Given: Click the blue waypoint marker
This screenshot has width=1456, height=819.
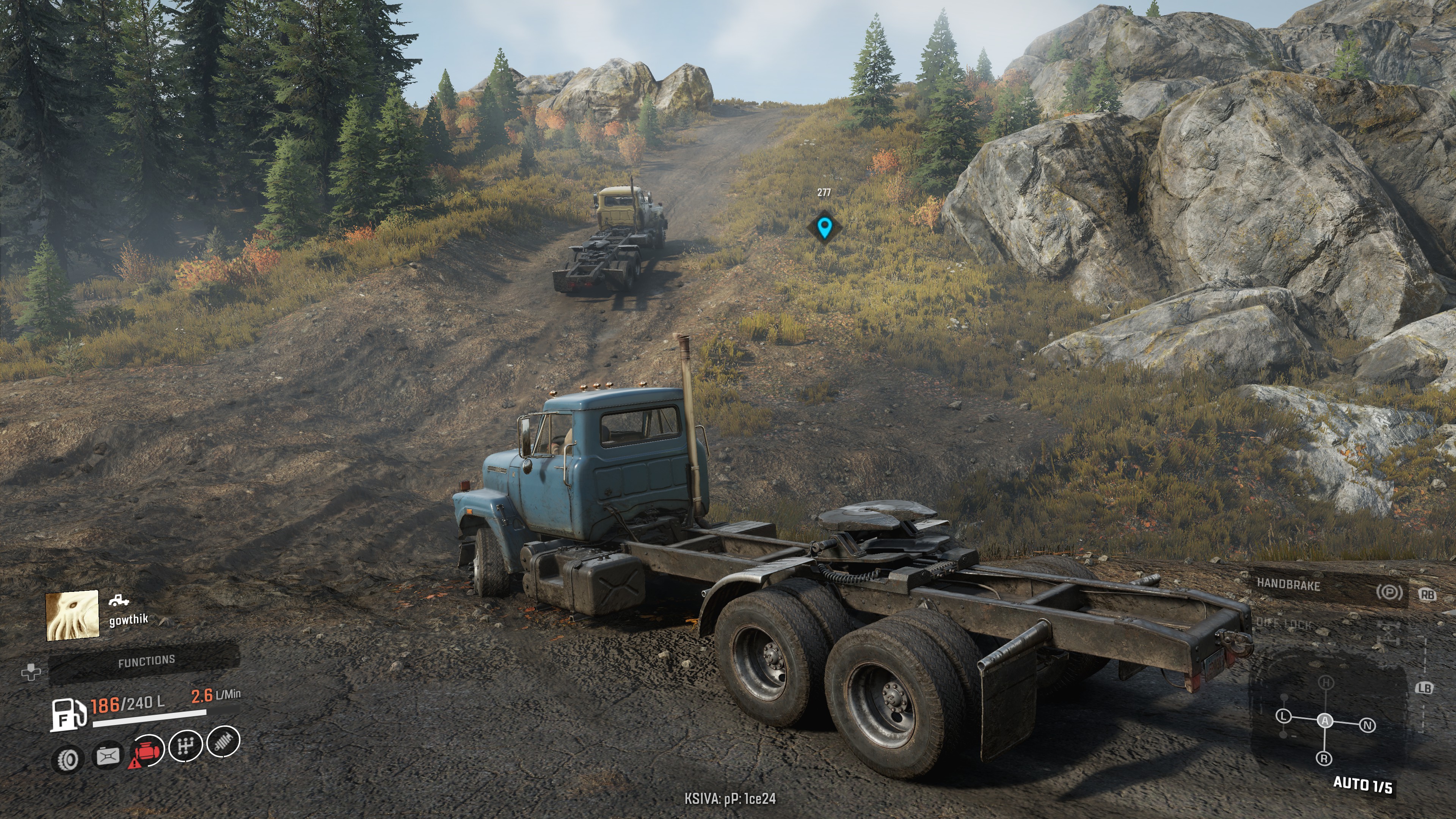Looking at the screenshot, I should [x=824, y=227].
